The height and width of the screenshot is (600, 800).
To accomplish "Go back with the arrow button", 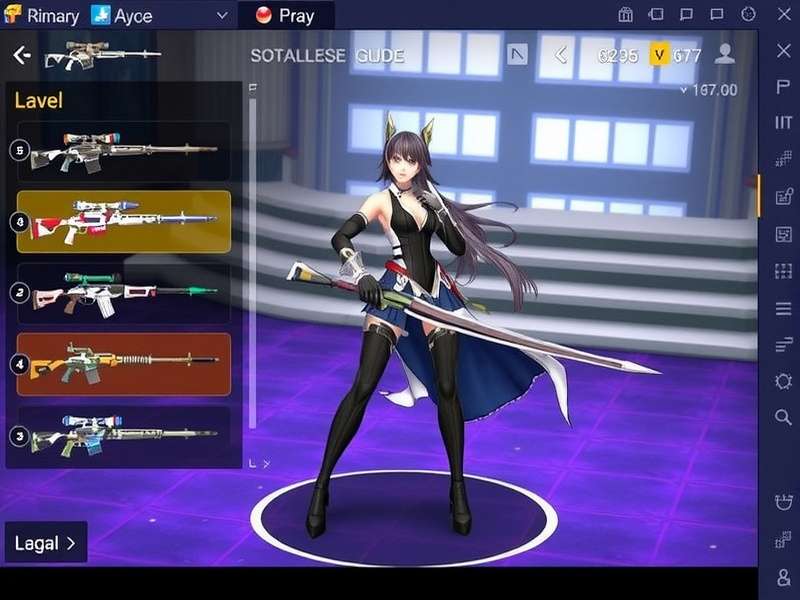I will pyautogui.click(x=22, y=56).
